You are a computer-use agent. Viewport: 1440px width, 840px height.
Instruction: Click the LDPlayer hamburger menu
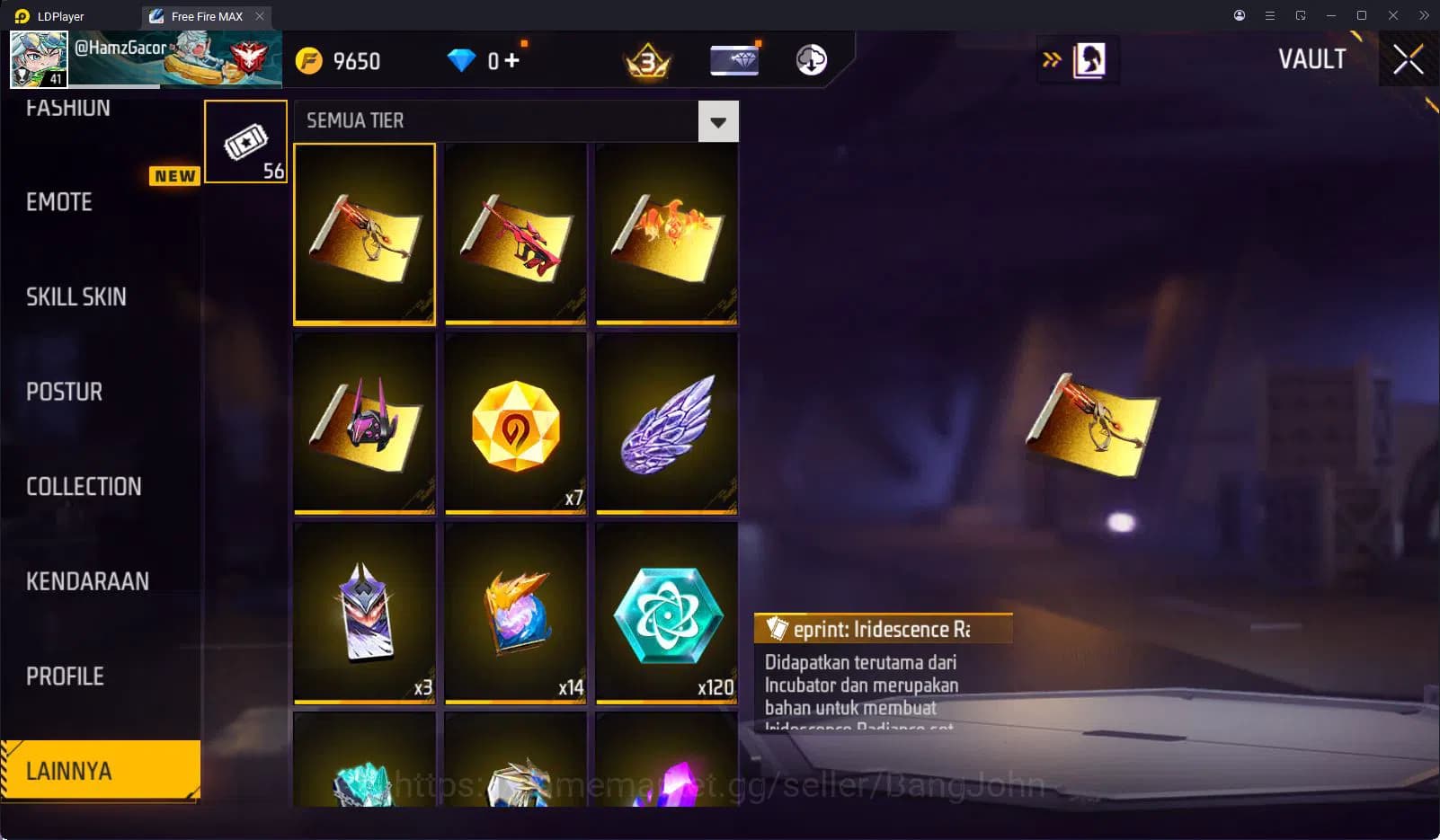[1269, 15]
